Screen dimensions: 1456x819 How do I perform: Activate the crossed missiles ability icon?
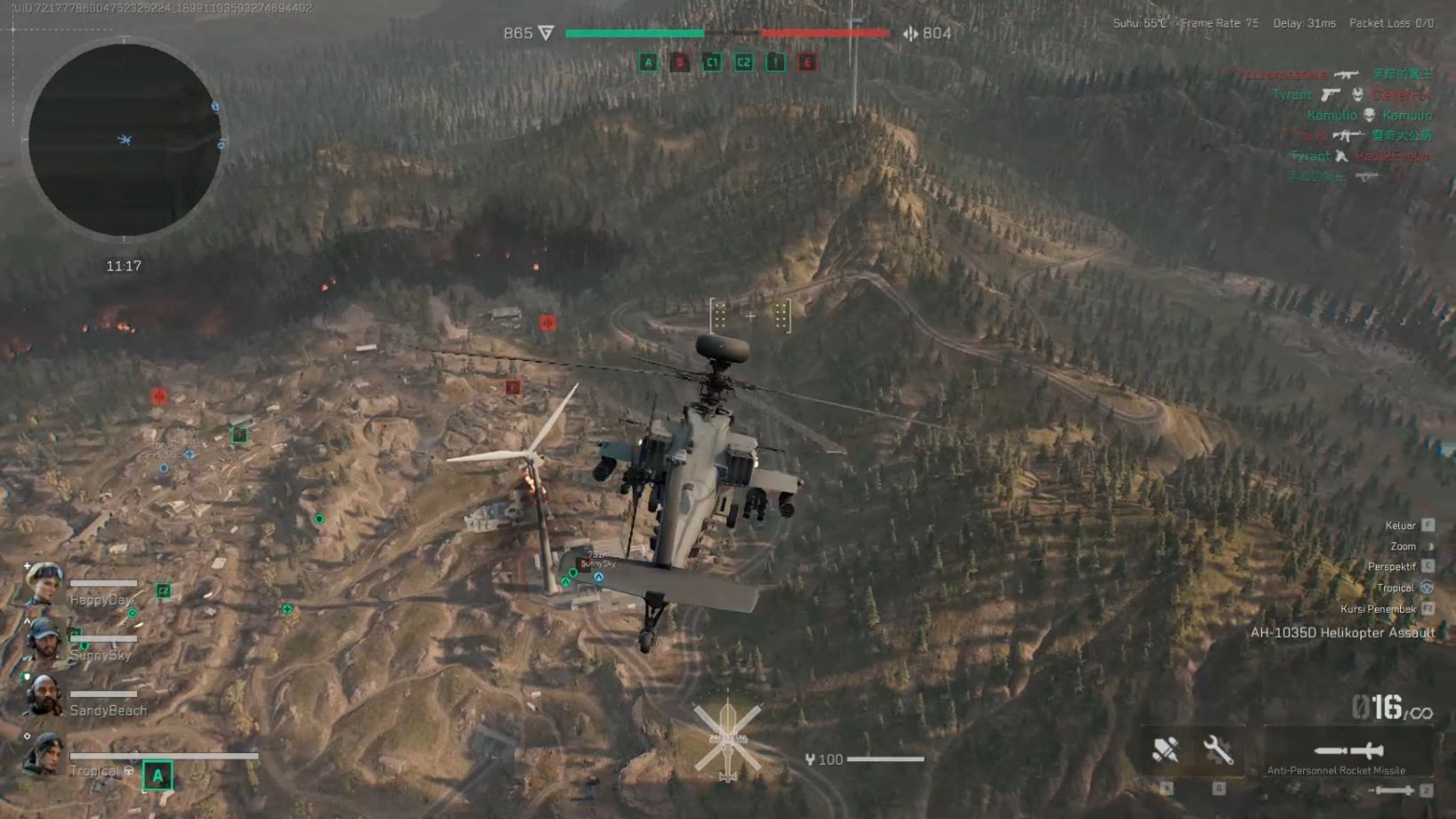pyautogui.click(x=1165, y=751)
